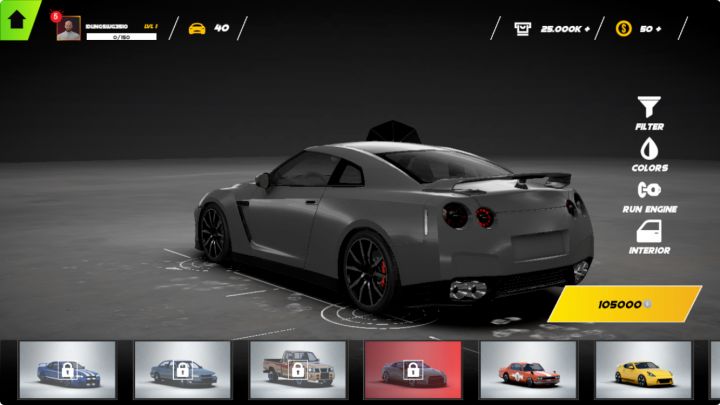
Task: Open the garage car count icon
Action: [x=197, y=28]
